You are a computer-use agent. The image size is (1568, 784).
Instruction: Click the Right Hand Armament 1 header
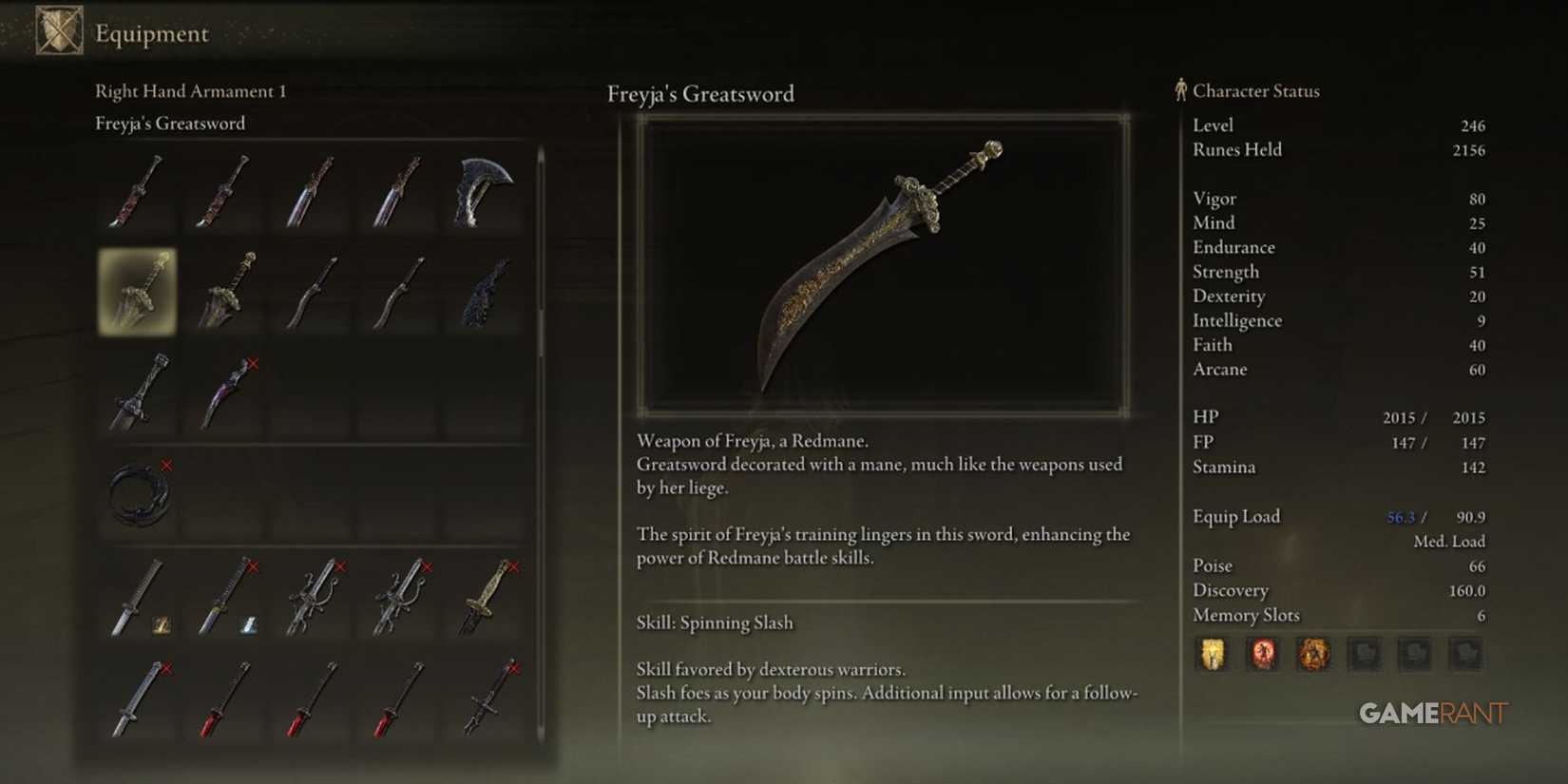coord(190,91)
